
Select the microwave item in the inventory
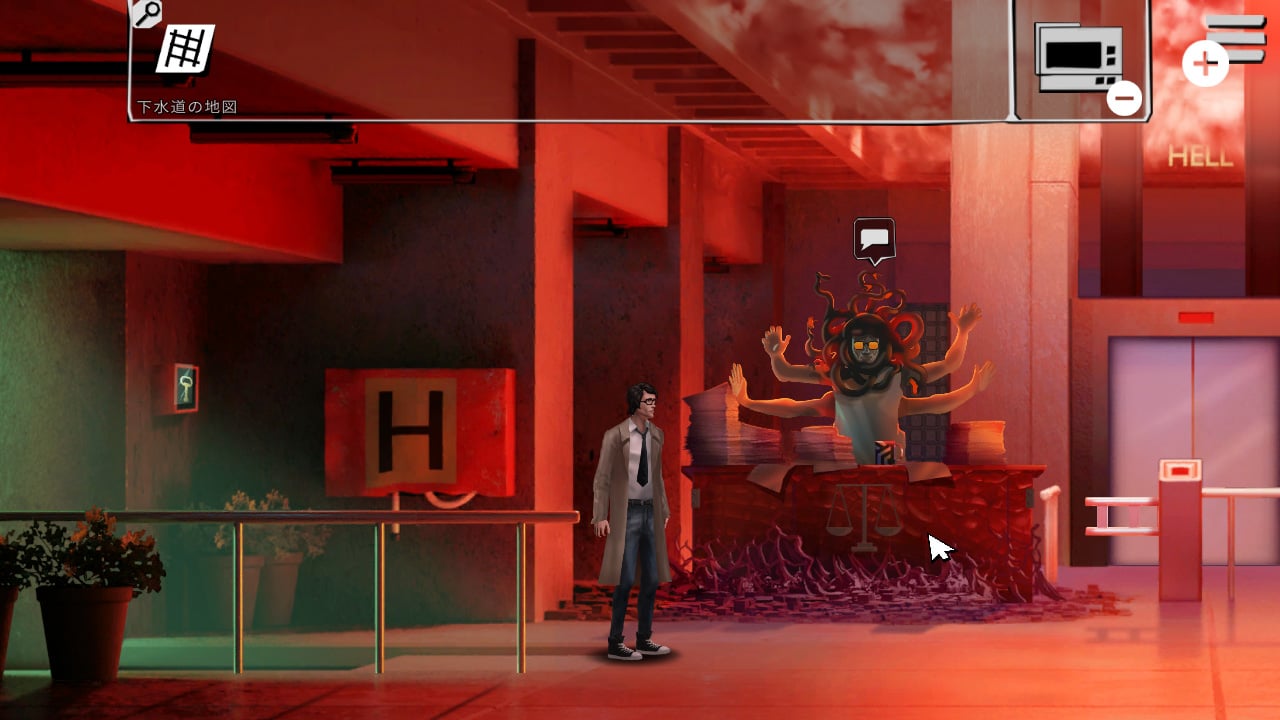(x=1077, y=55)
